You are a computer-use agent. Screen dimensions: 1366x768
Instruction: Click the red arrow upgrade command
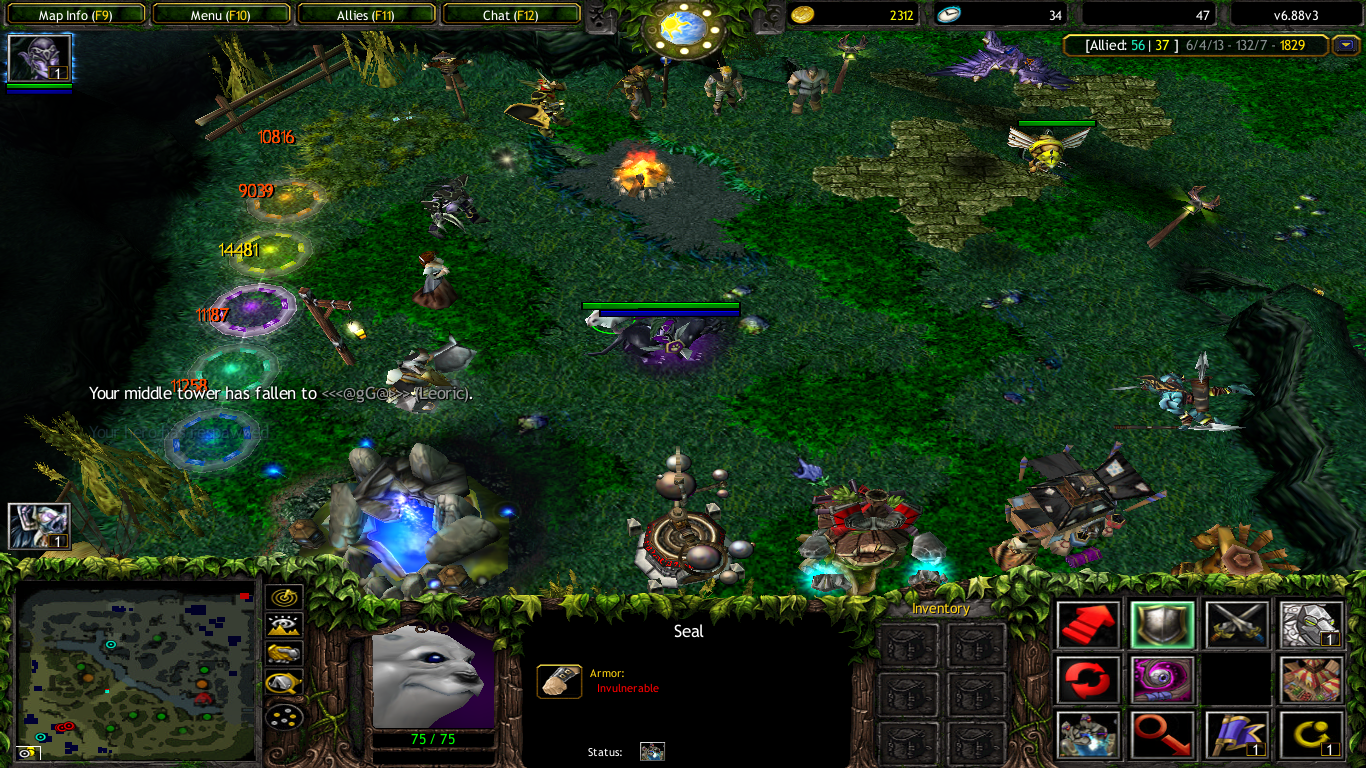[1088, 625]
